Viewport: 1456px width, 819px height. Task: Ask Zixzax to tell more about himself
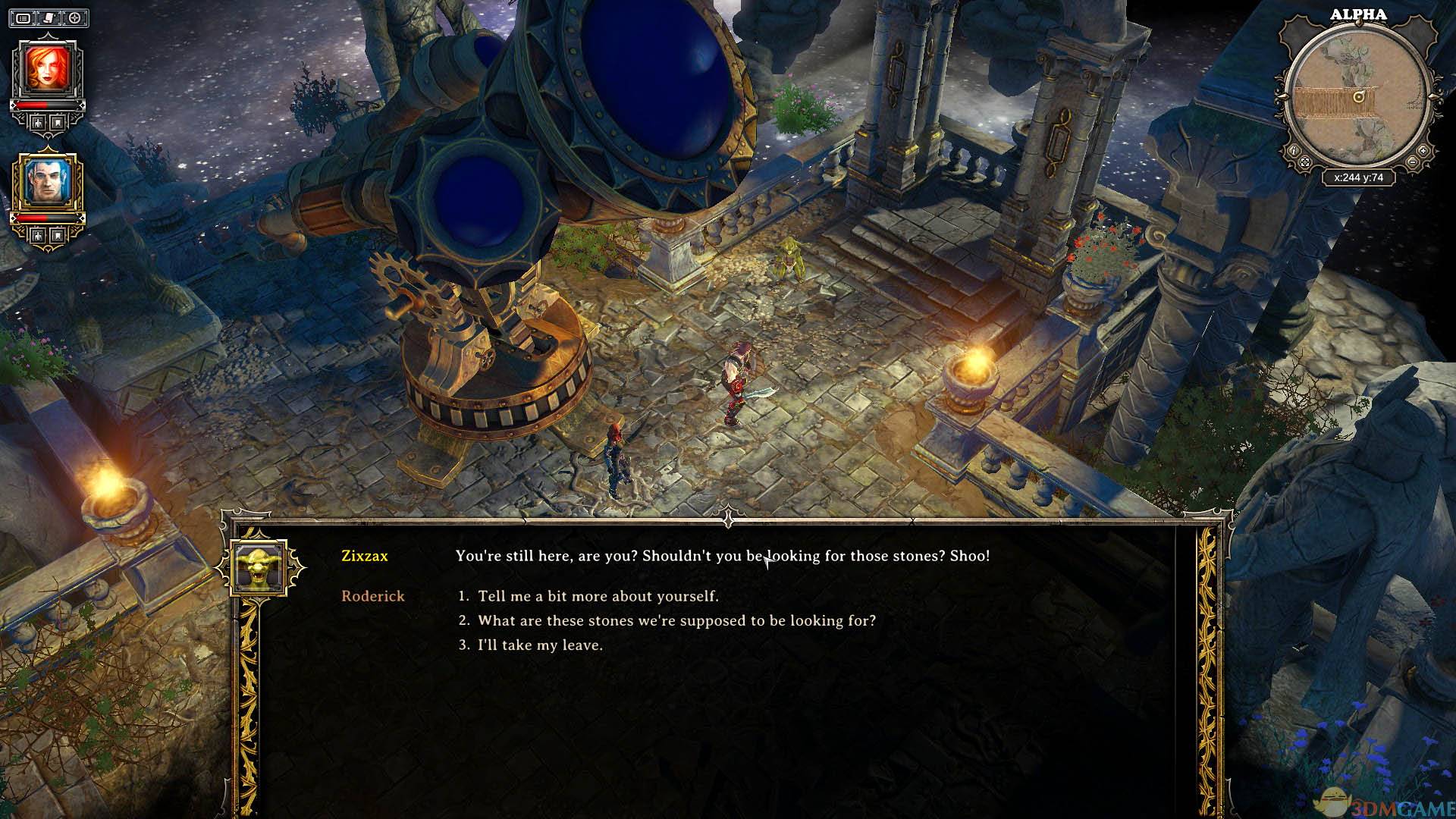(x=598, y=596)
